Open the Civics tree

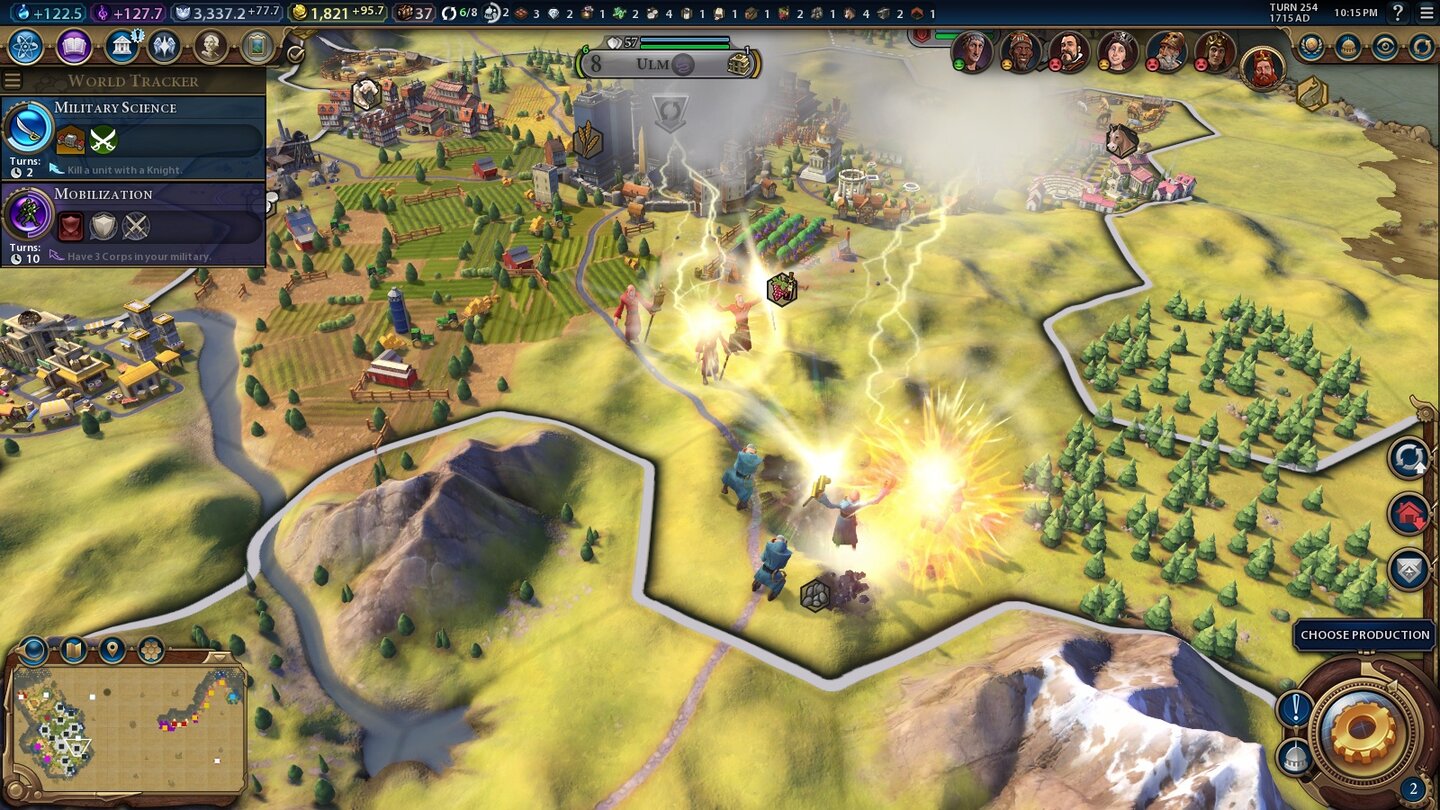click(74, 46)
